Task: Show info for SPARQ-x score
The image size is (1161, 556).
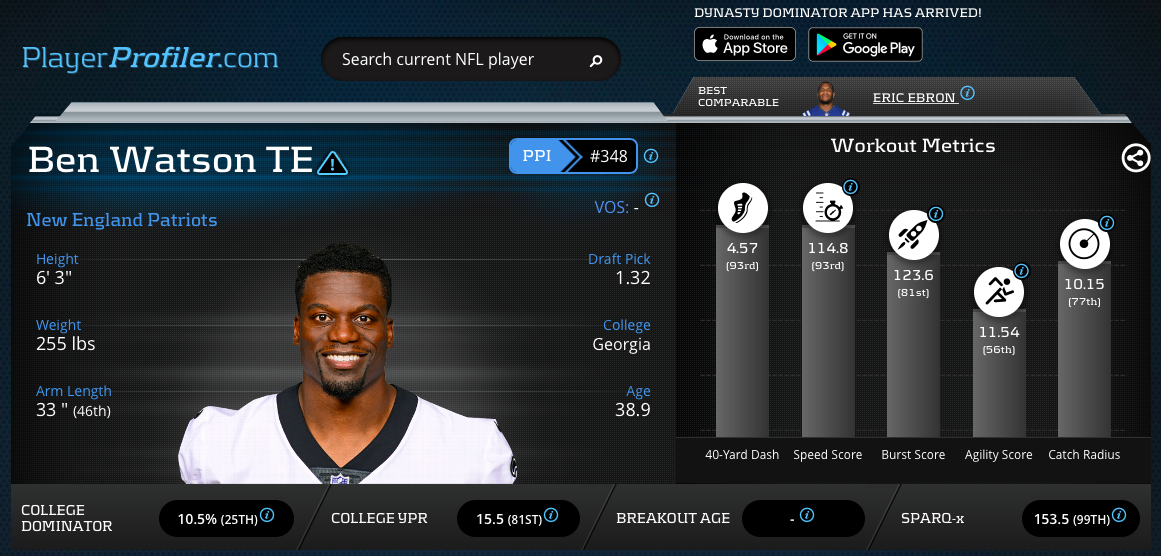Action: click(1119, 516)
